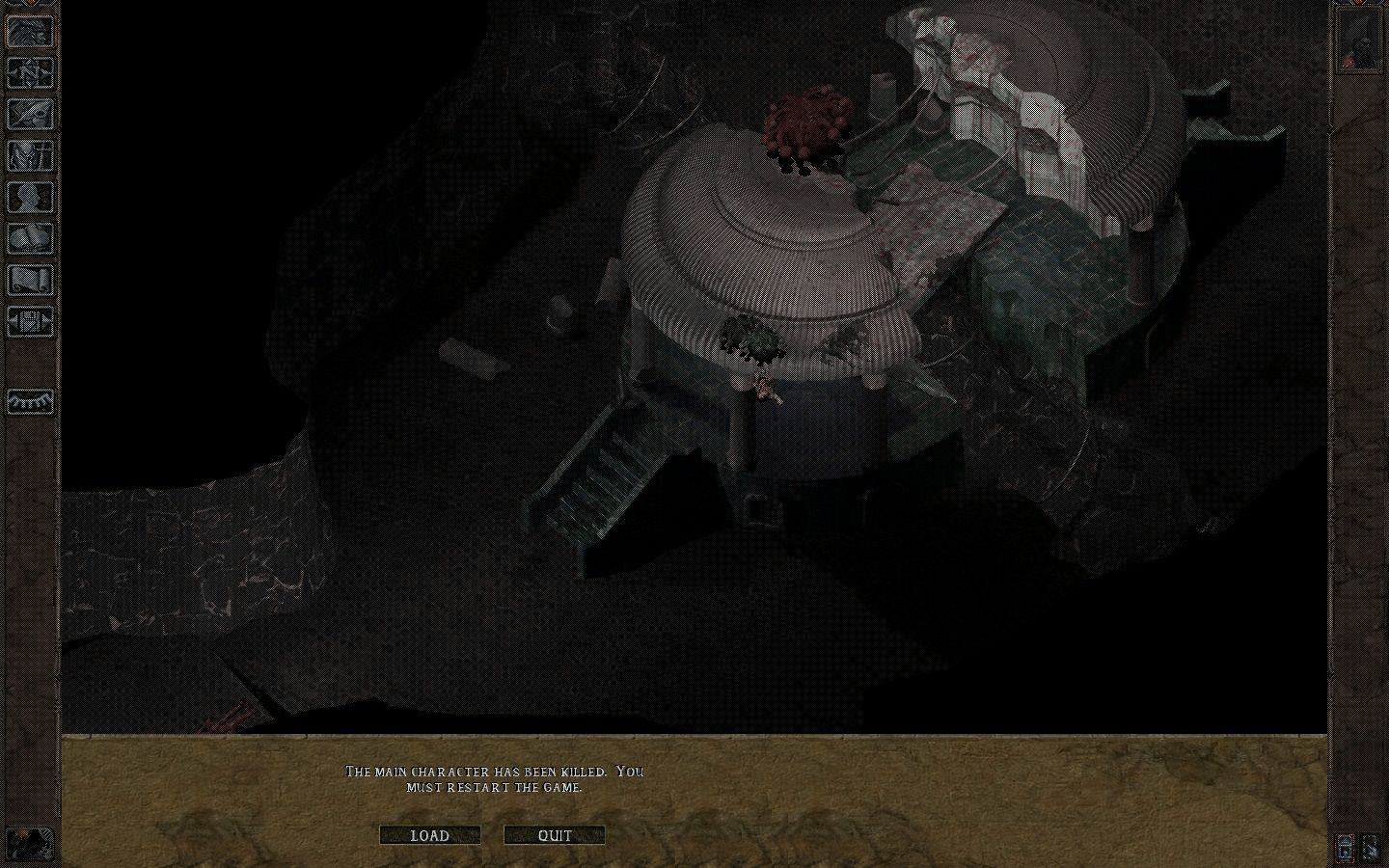This screenshot has height=868, width=1389.
Task: Open the inventory armor icon
Action: [x=30, y=154]
